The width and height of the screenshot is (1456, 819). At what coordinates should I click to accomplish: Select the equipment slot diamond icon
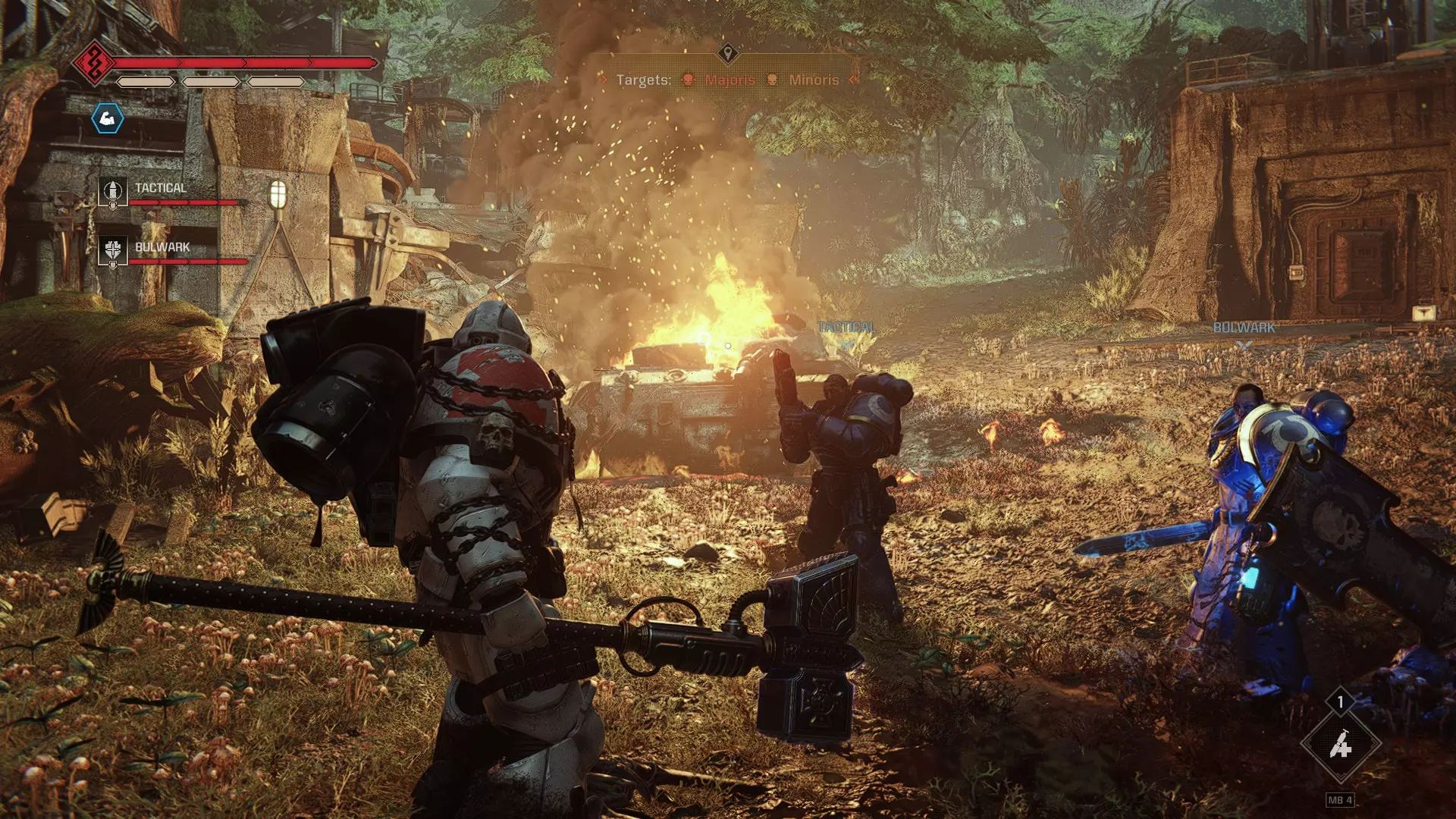click(x=1340, y=746)
